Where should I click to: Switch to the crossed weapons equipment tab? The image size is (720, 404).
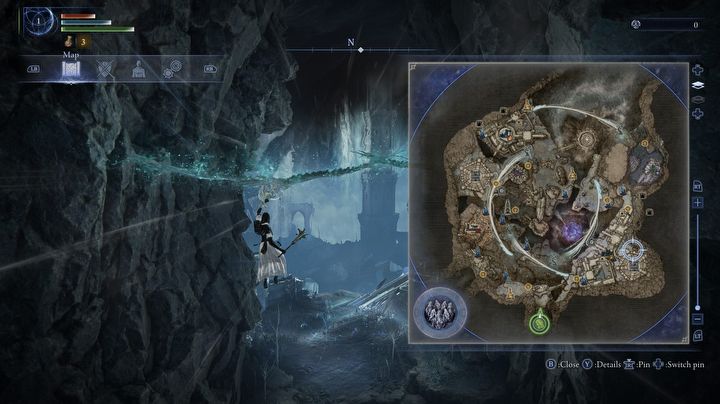point(104,70)
